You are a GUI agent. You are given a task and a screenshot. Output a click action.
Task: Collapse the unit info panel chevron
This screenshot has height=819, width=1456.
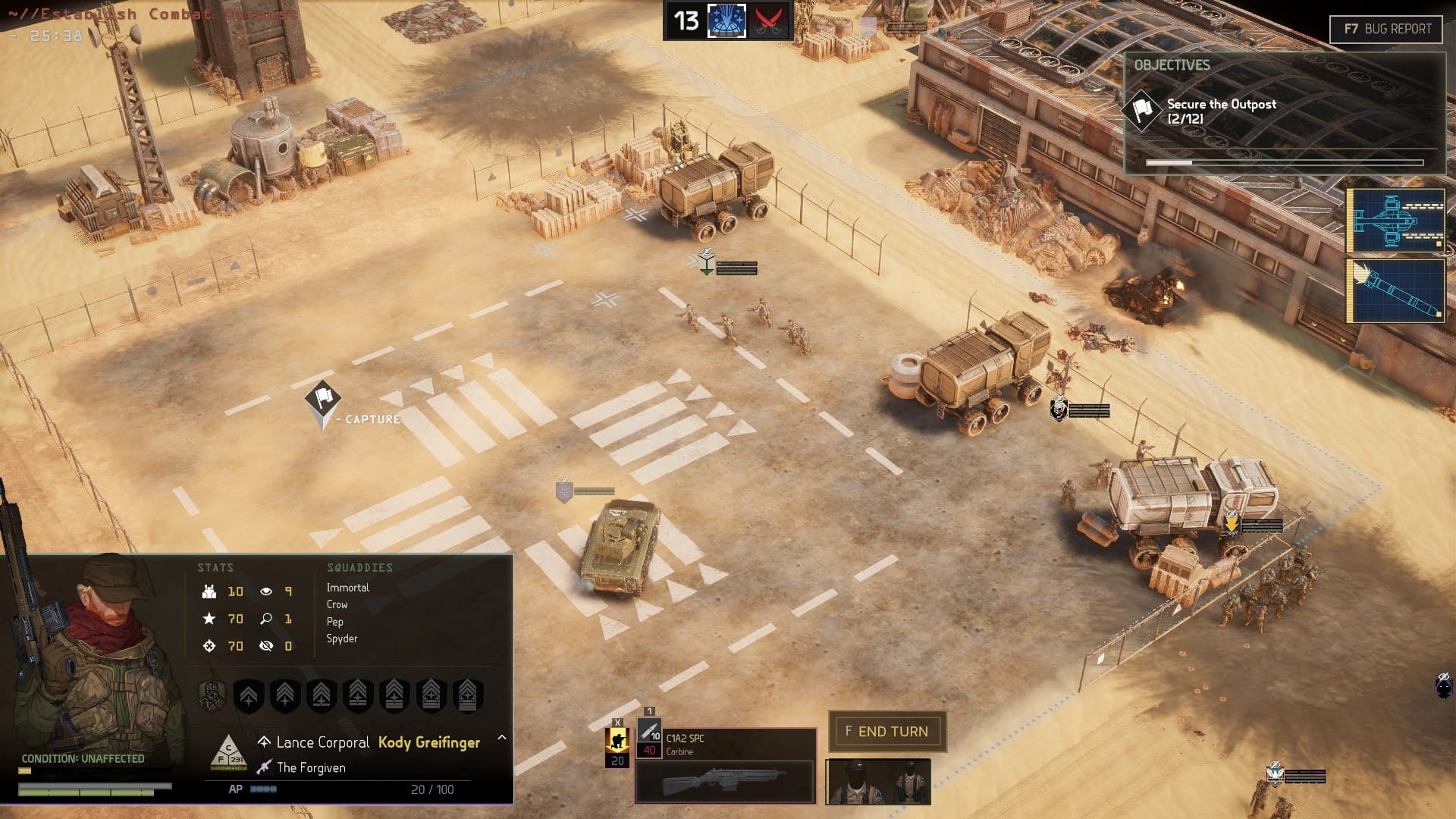[501, 737]
